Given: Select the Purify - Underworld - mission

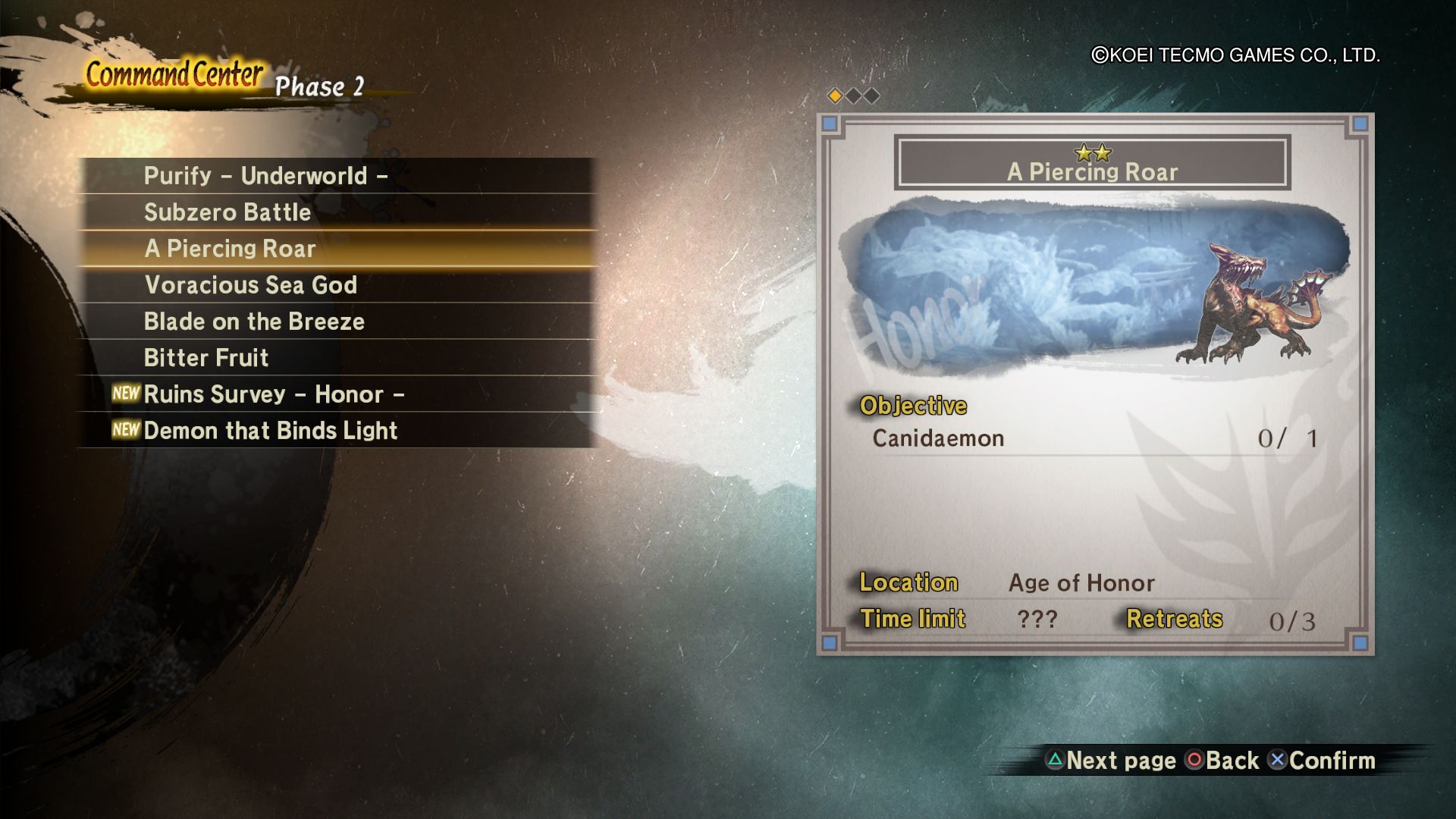Looking at the screenshot, I should (x=265, y=176).
